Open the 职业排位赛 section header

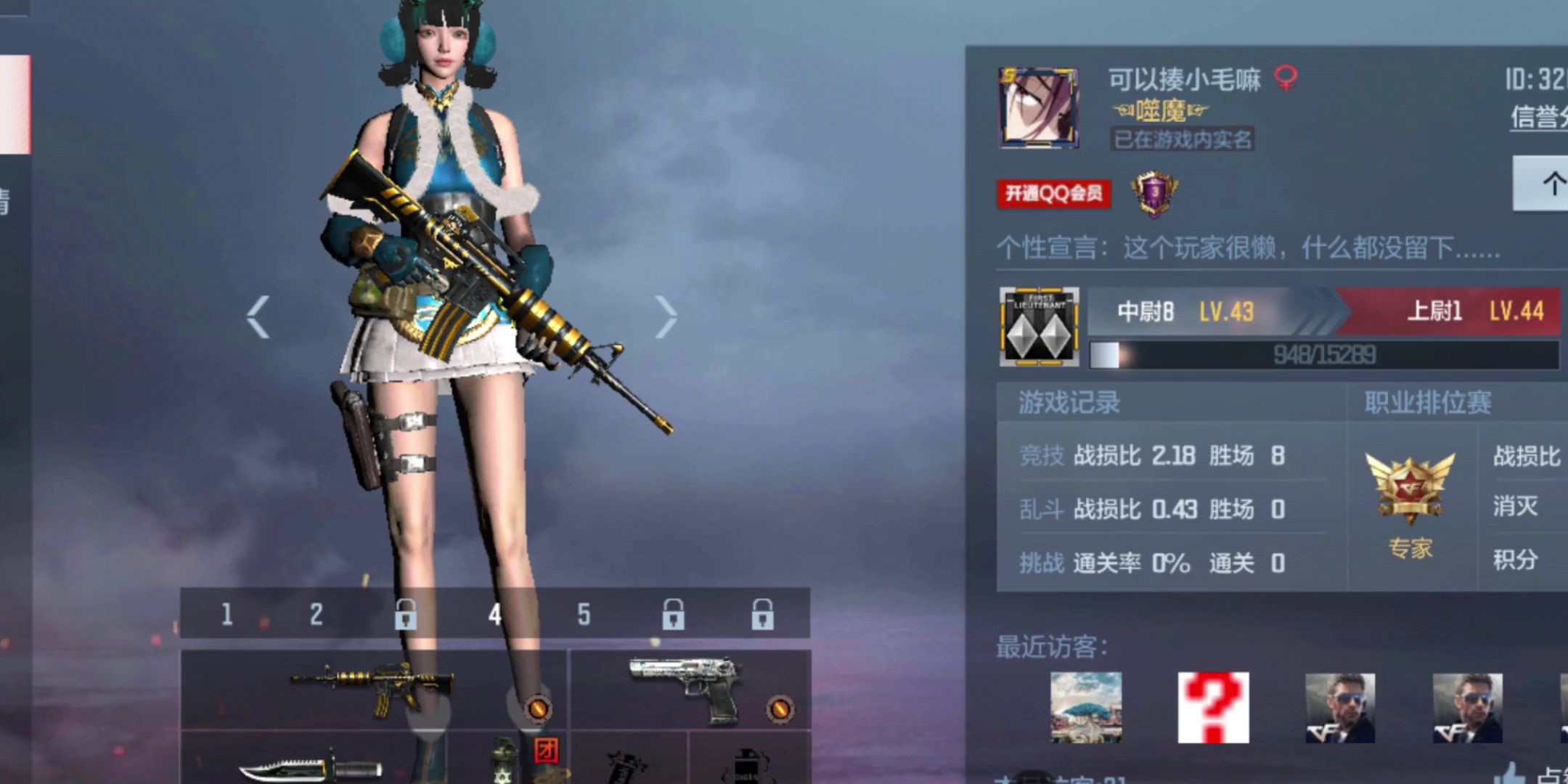[x=1428, y=402]
